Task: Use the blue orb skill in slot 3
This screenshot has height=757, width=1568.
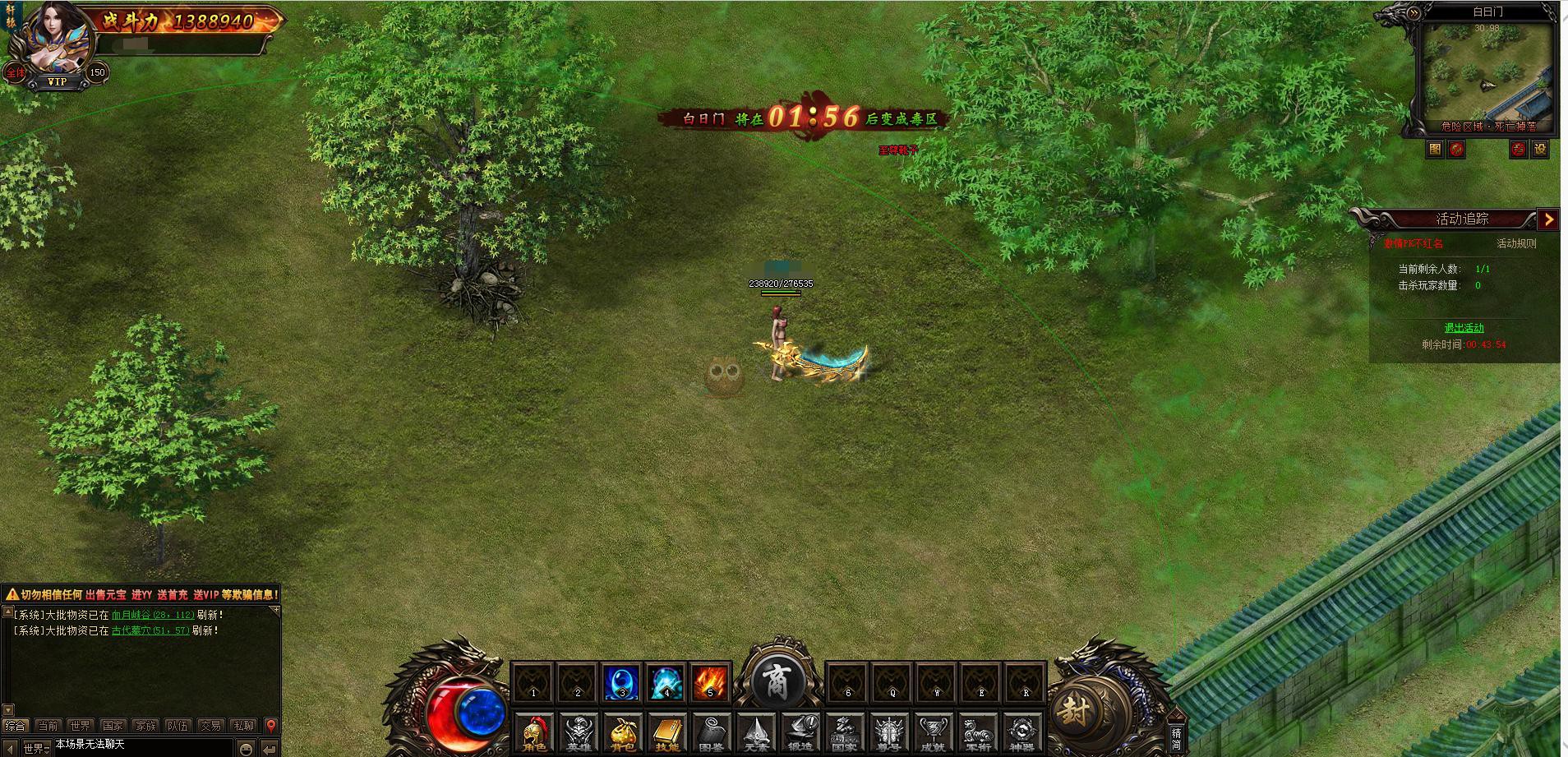Action: tap(621, 683)
